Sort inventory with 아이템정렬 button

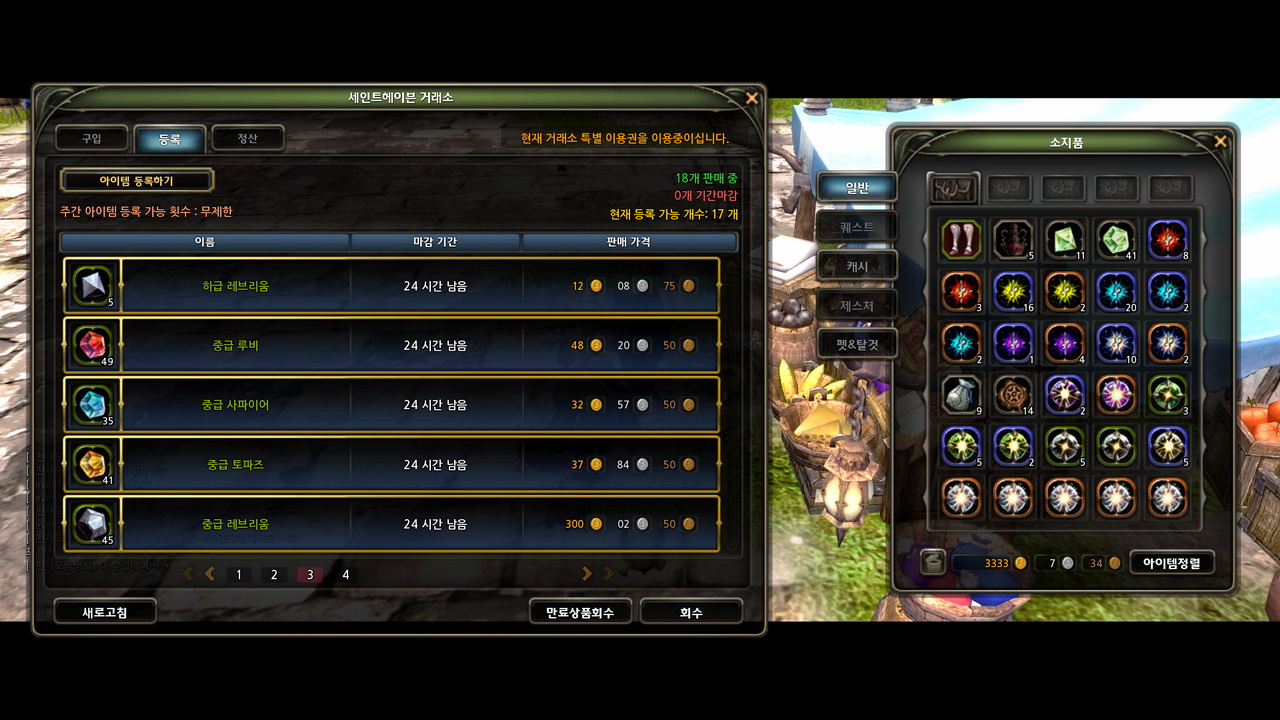coord(1171,563)
